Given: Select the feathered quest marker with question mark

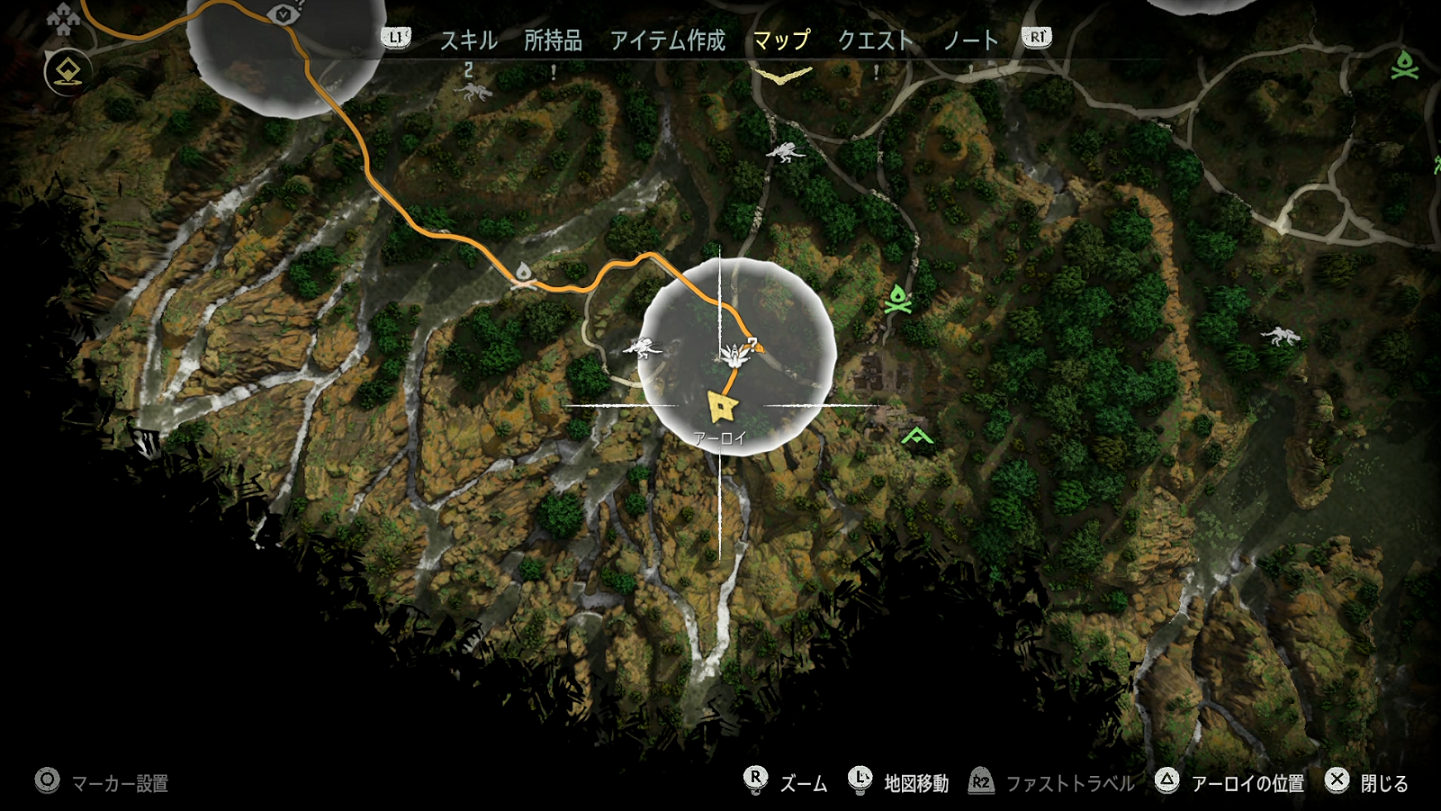Looking at the screenshot, I should tap(736, 354).
